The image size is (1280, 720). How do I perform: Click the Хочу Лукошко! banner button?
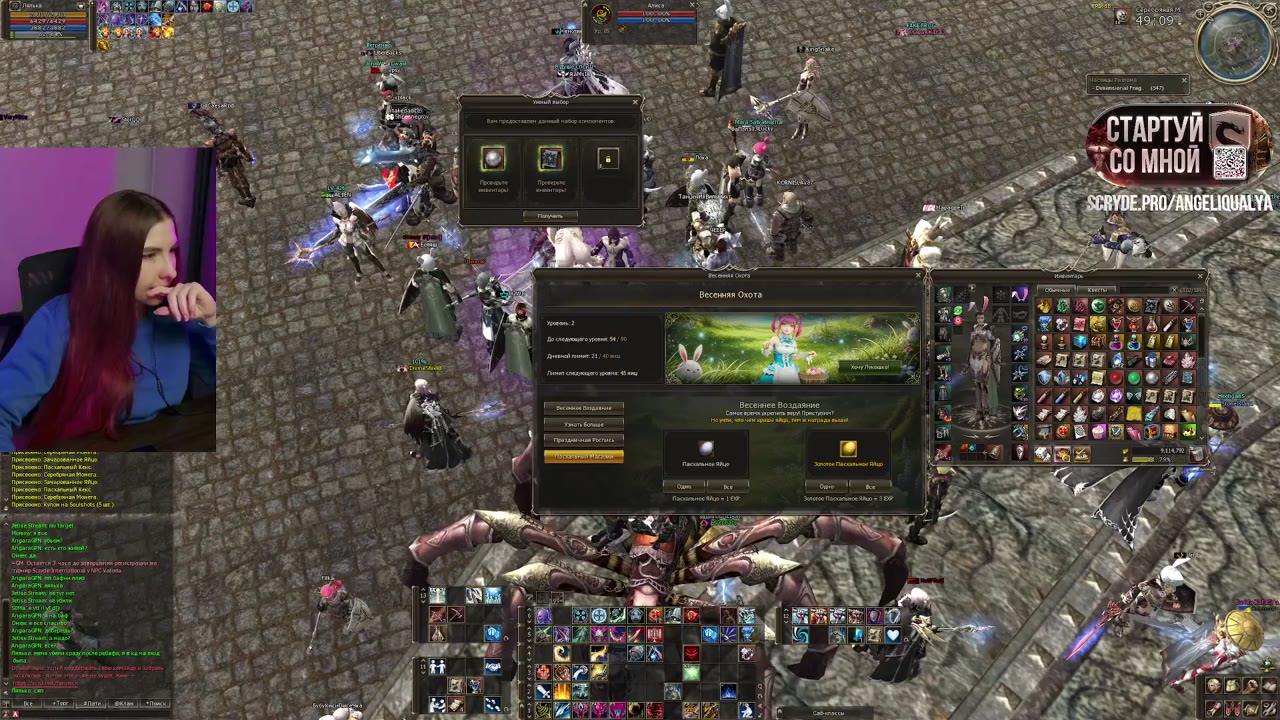pyautogui.click(x=869, y=367)
